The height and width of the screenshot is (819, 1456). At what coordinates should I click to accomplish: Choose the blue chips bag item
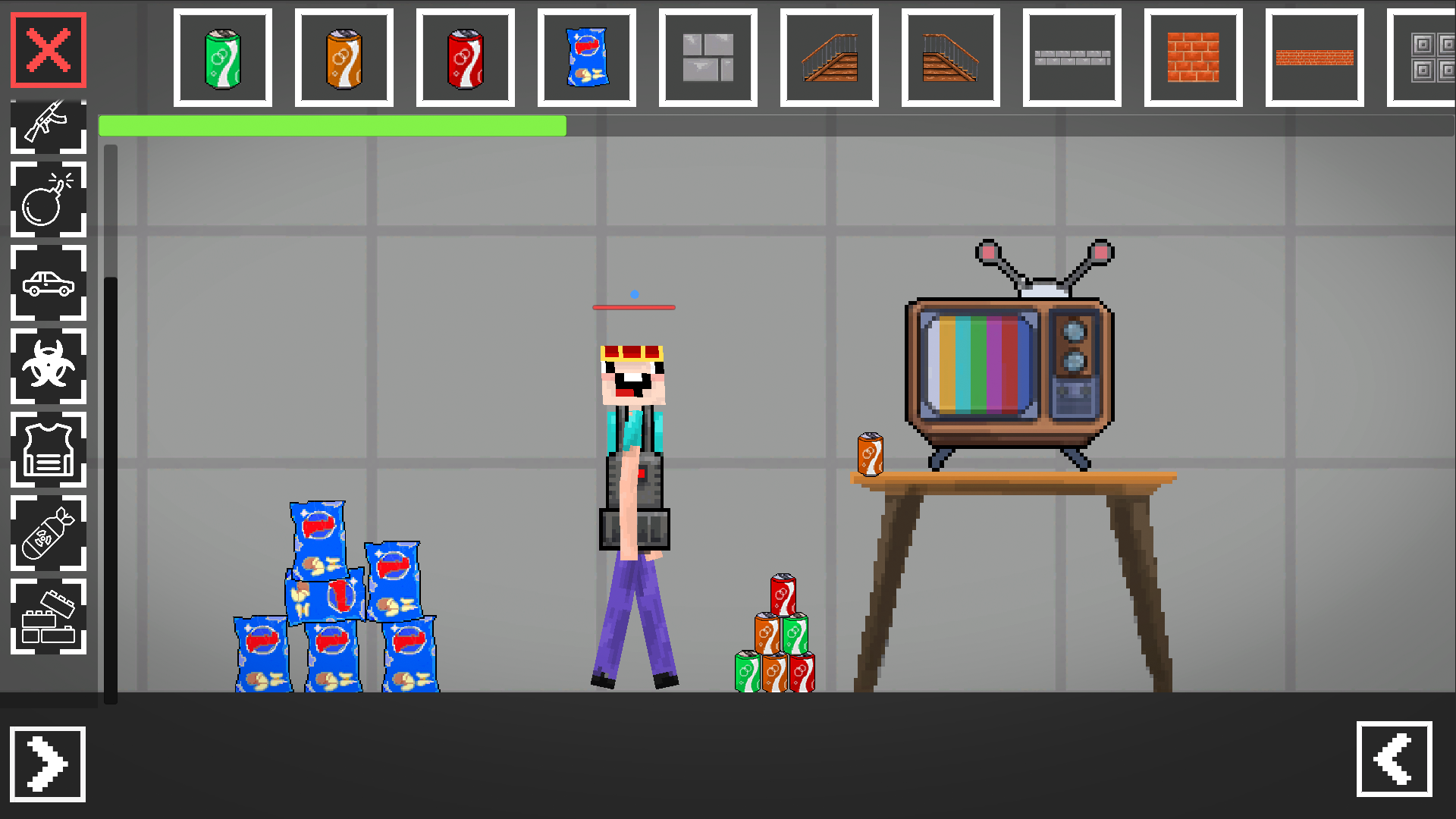tap(588, 56)
